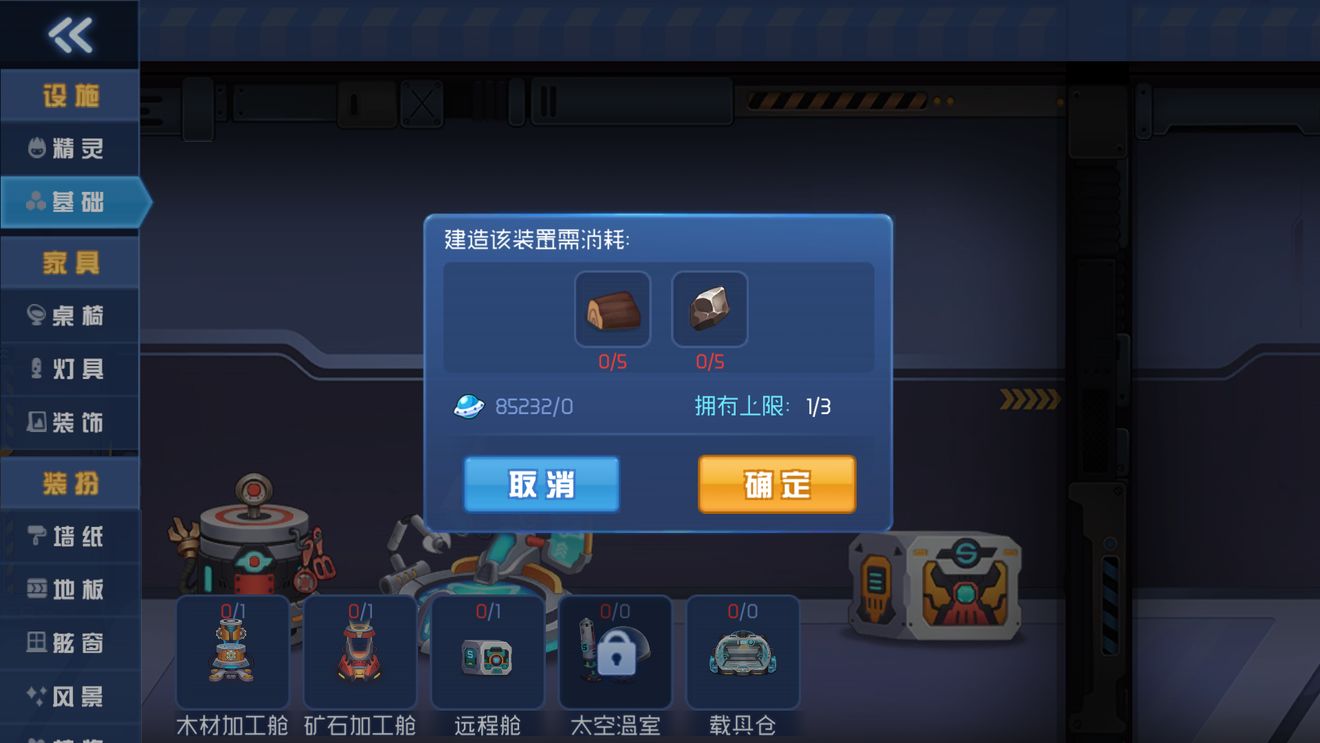The width and height of the screenshot is (1320, 743).
Task: Click the wood log resource icon
Action: click(x=612, y=308)
